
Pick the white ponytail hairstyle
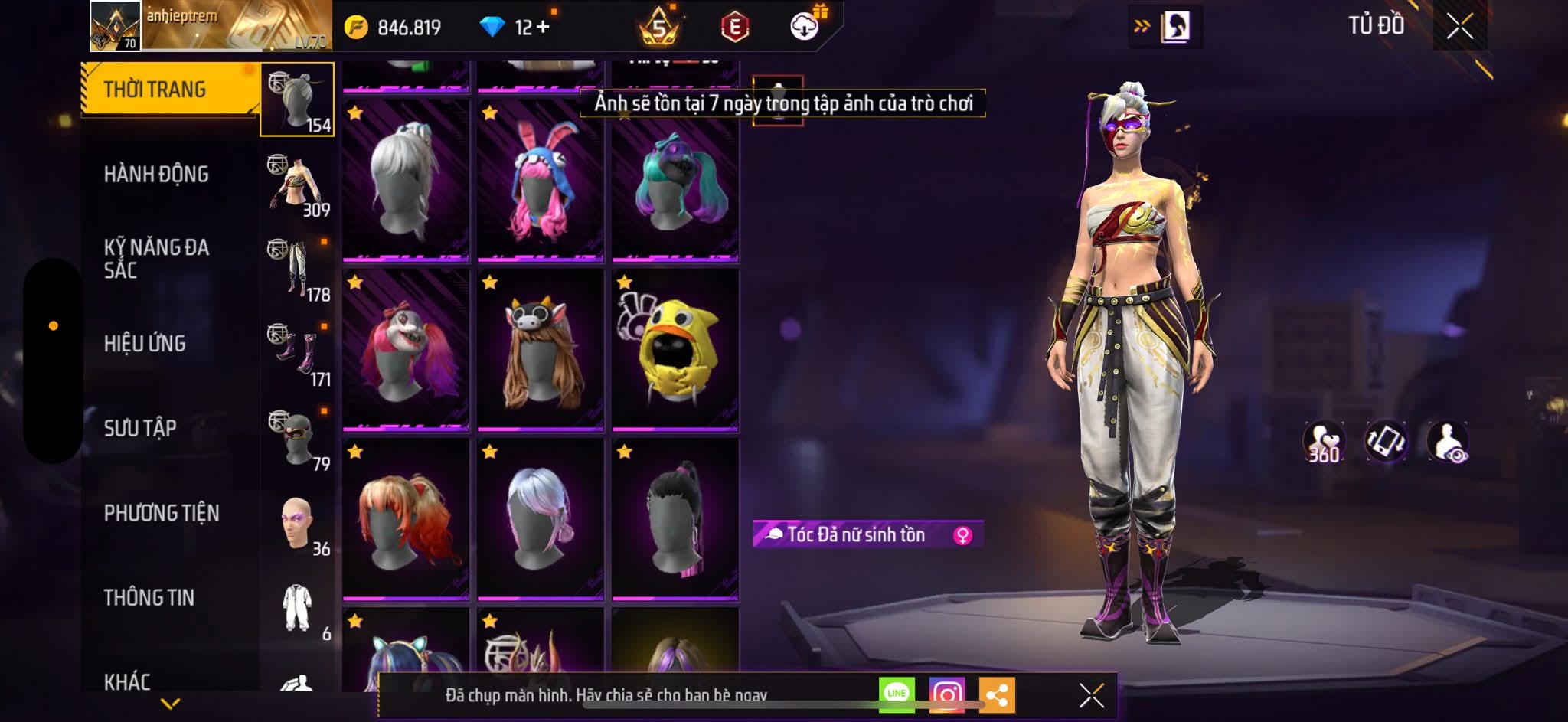[405, 181]
